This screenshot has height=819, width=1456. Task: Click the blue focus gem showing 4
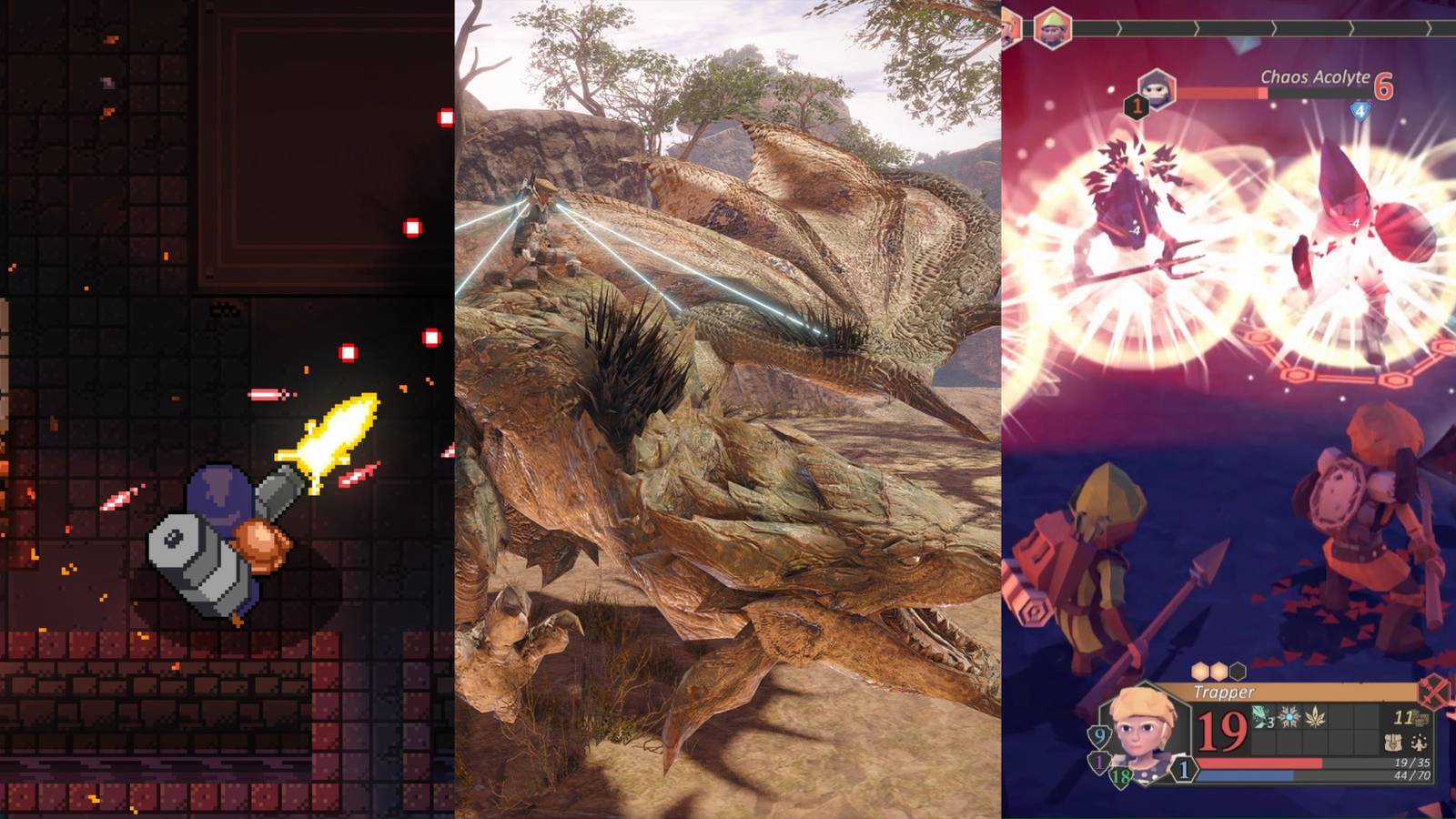[1360, 110]
